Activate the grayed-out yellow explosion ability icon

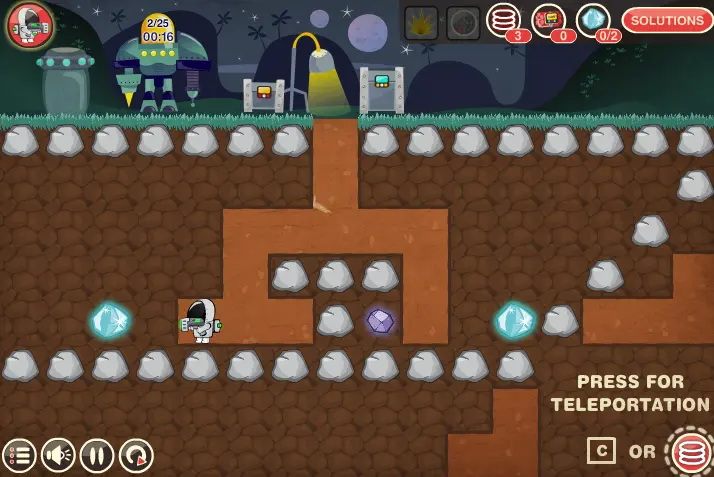pos(421,21)
